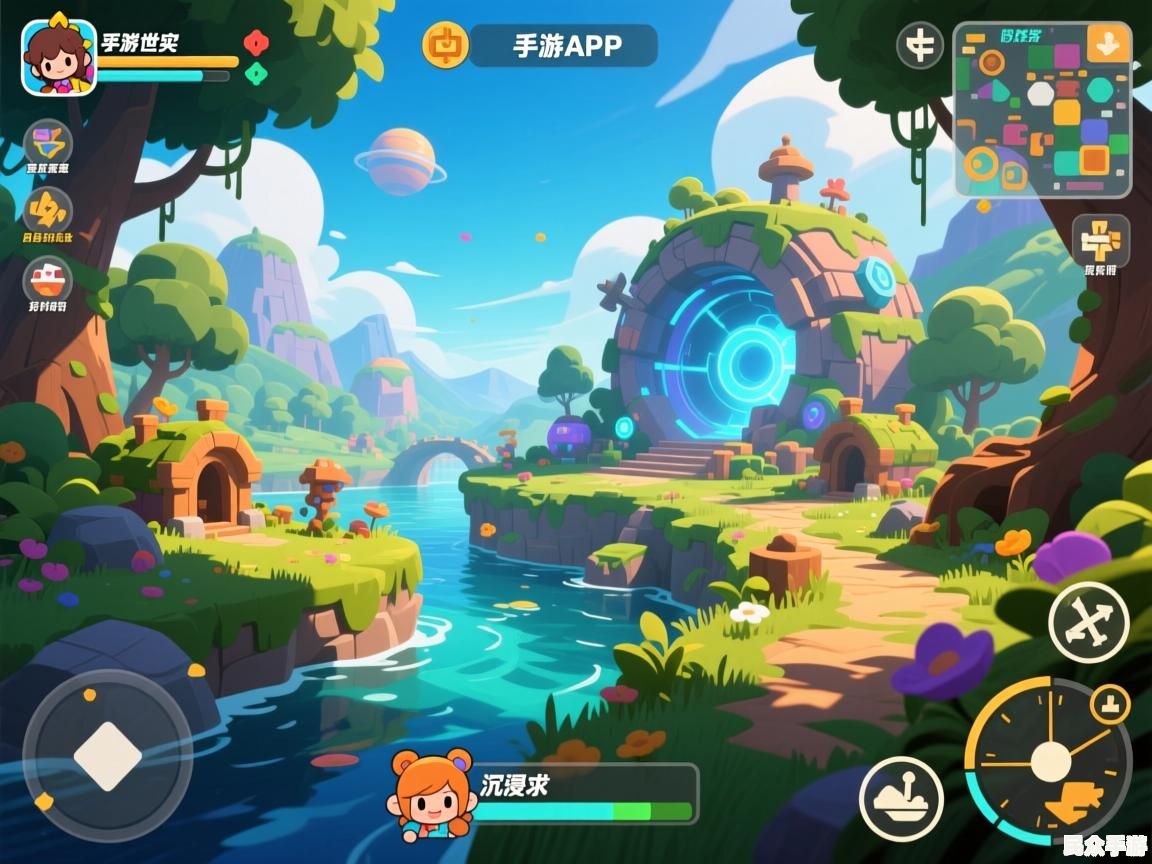Click the red diamond gem beside the name bar
Screen dimensions: 1152x864
(256, 43)
